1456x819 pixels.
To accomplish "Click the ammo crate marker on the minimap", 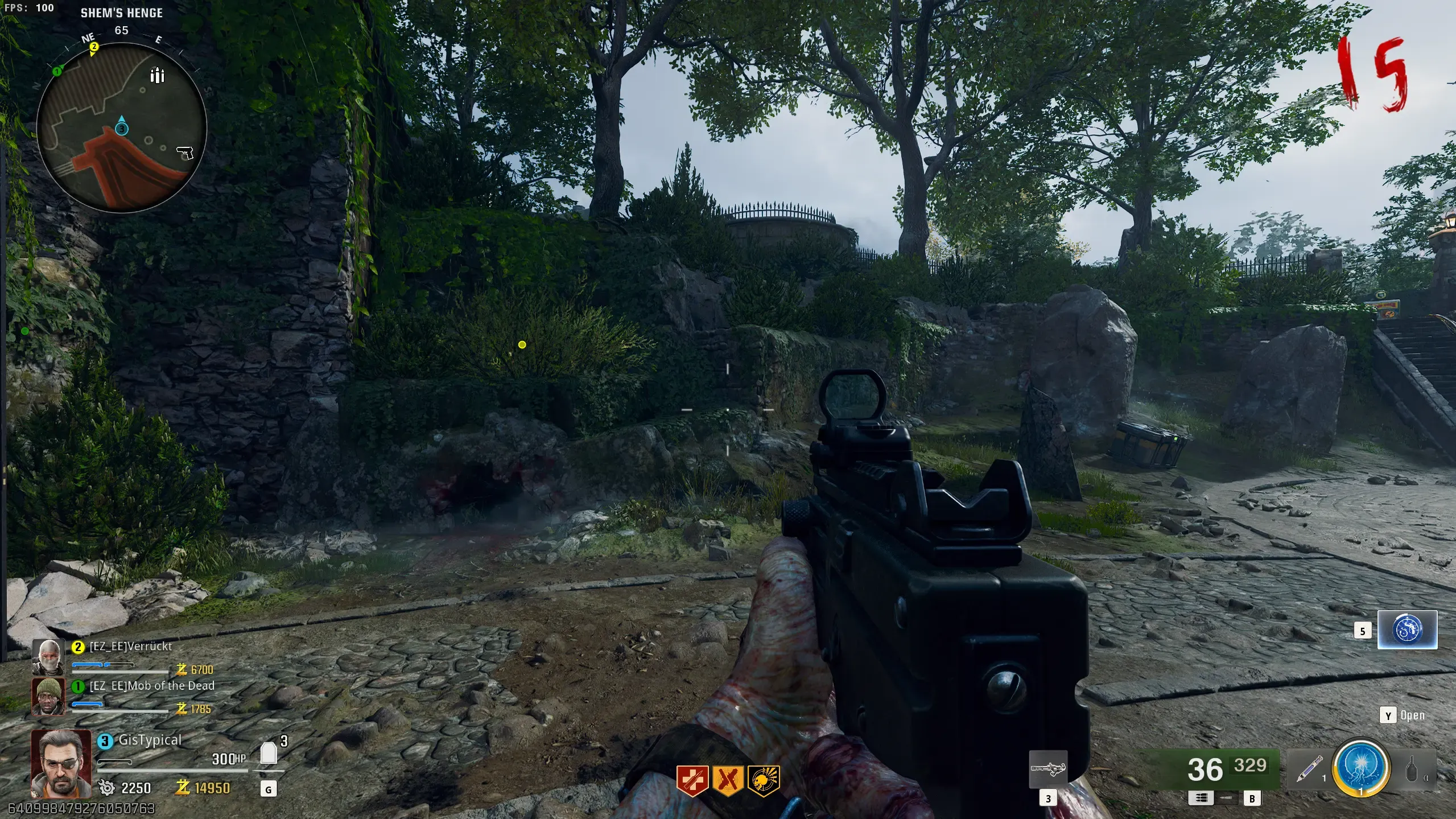I will [157, 75].
